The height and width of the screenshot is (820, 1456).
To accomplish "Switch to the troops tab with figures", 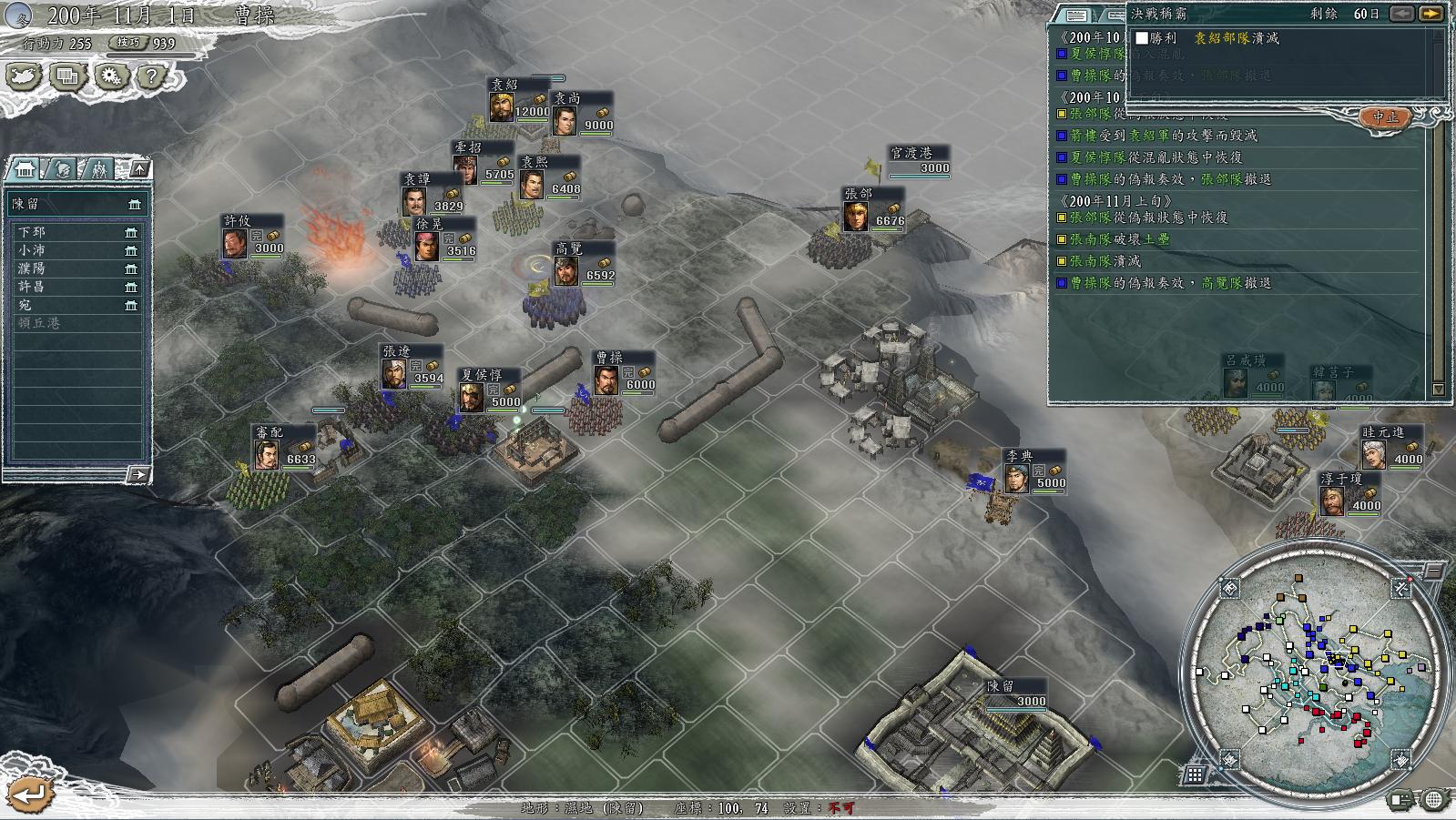I will point(97,169).
